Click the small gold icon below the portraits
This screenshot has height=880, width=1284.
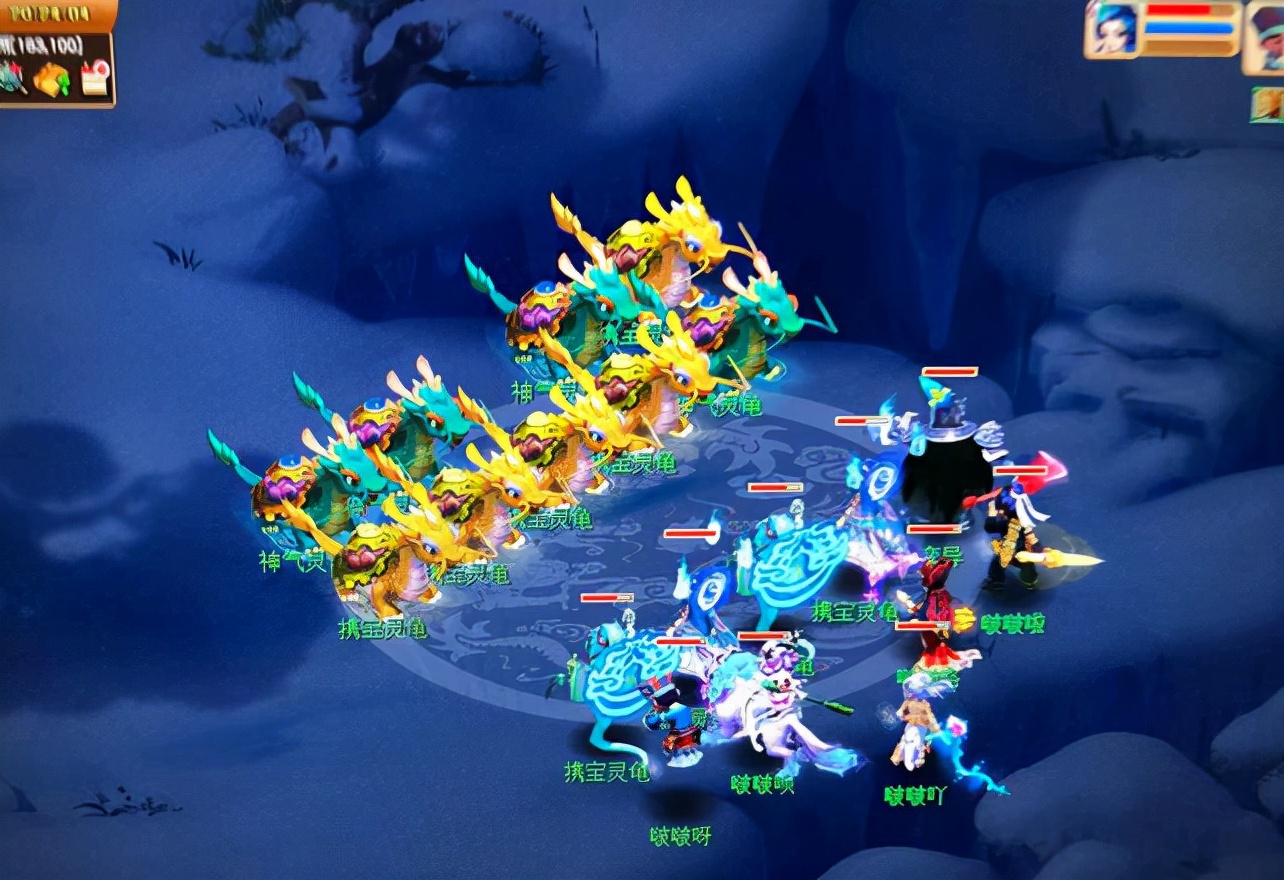point(1267,104)
